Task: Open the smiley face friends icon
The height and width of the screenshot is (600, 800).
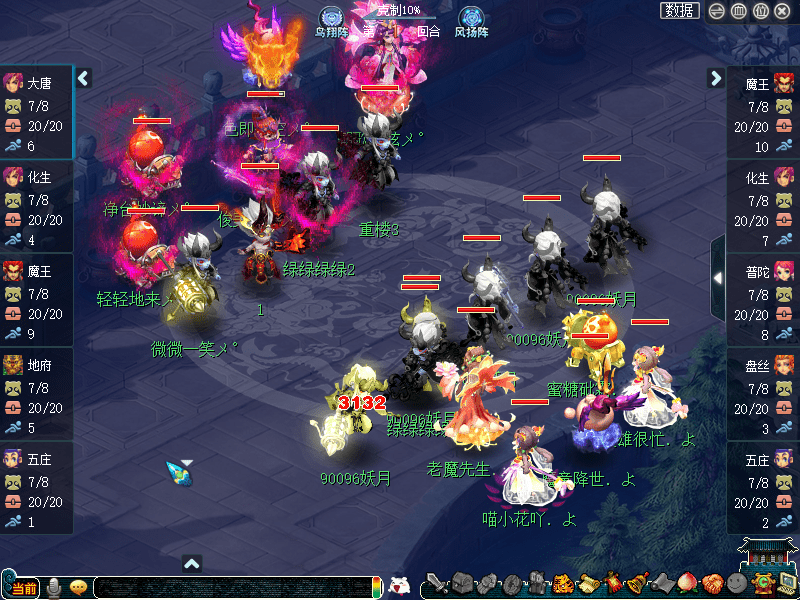Action: click(737, 584)
